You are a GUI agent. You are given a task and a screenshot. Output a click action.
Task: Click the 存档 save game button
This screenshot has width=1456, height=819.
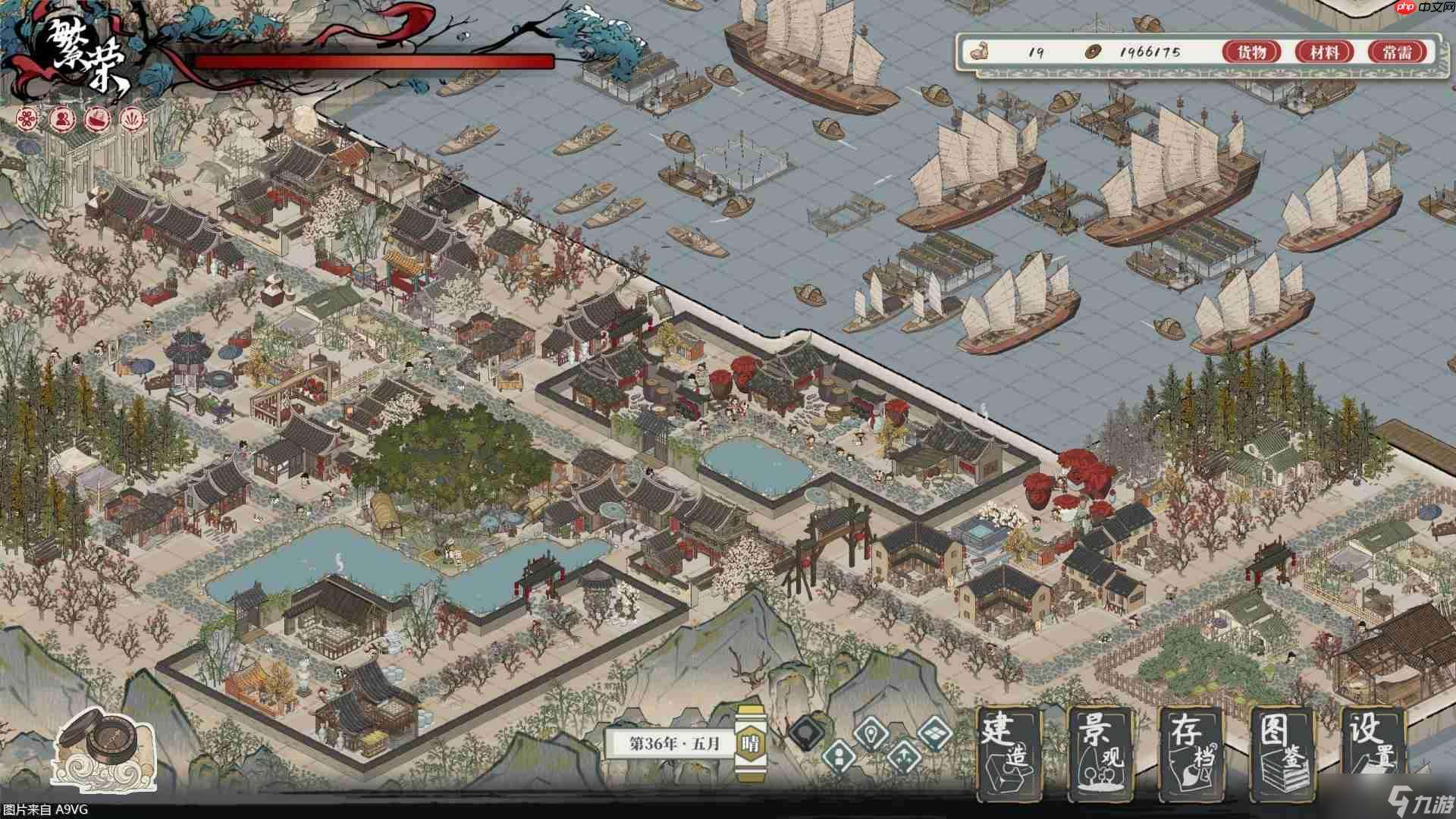1191,752
